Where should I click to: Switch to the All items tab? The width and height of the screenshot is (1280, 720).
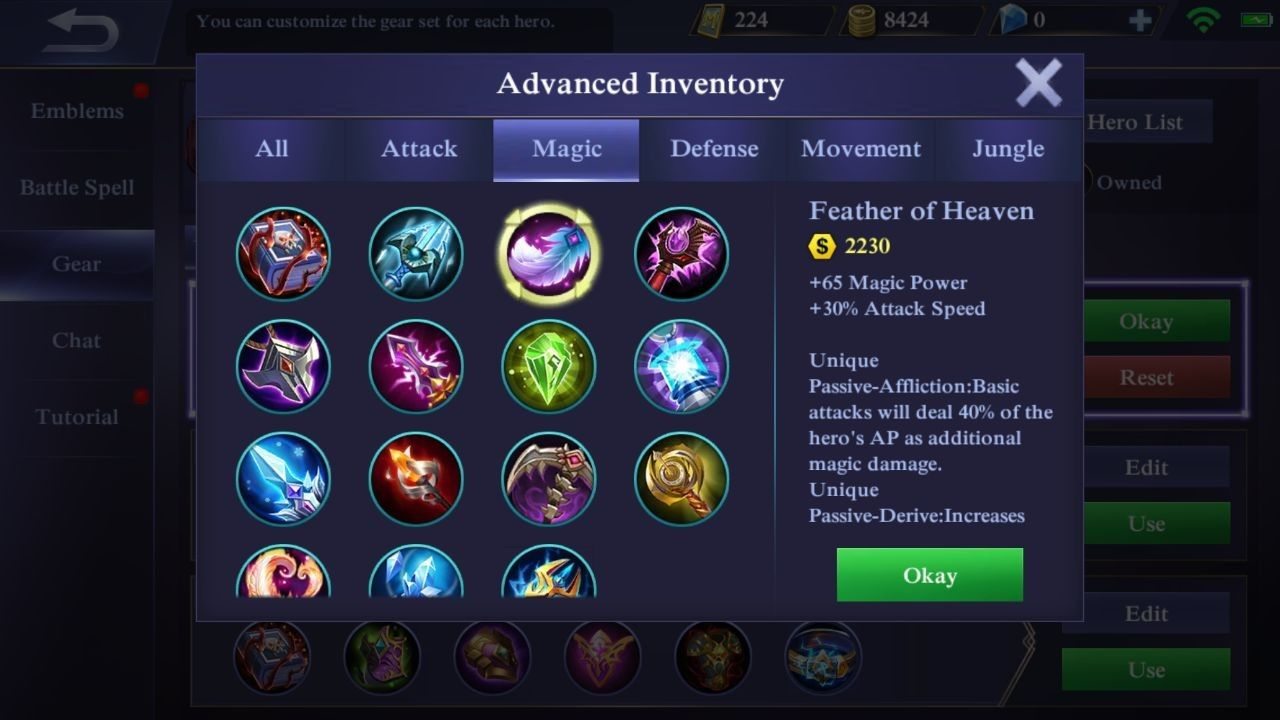coord(271,149)
